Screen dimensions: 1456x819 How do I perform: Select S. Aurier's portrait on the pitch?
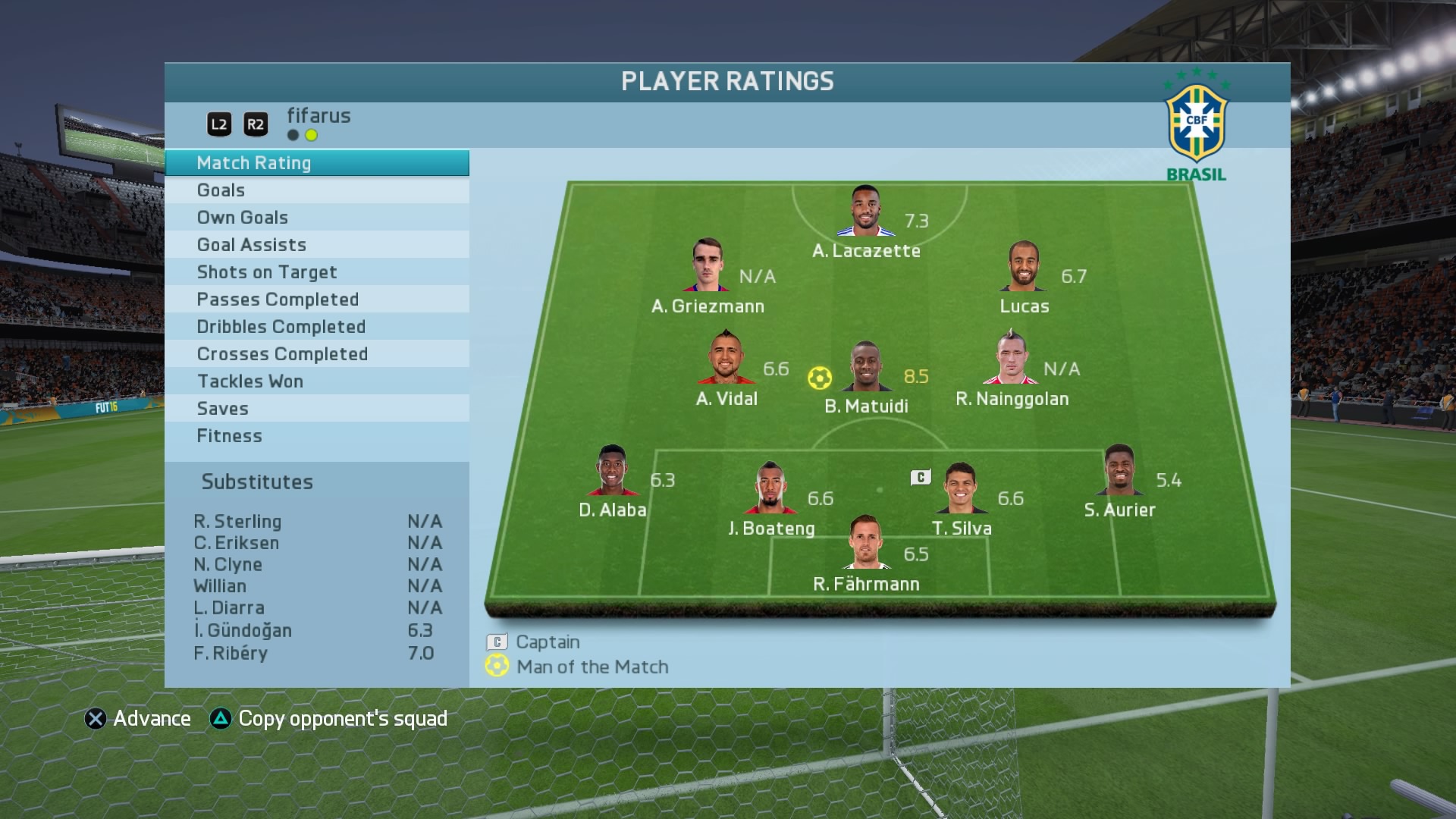point(1119,470)
